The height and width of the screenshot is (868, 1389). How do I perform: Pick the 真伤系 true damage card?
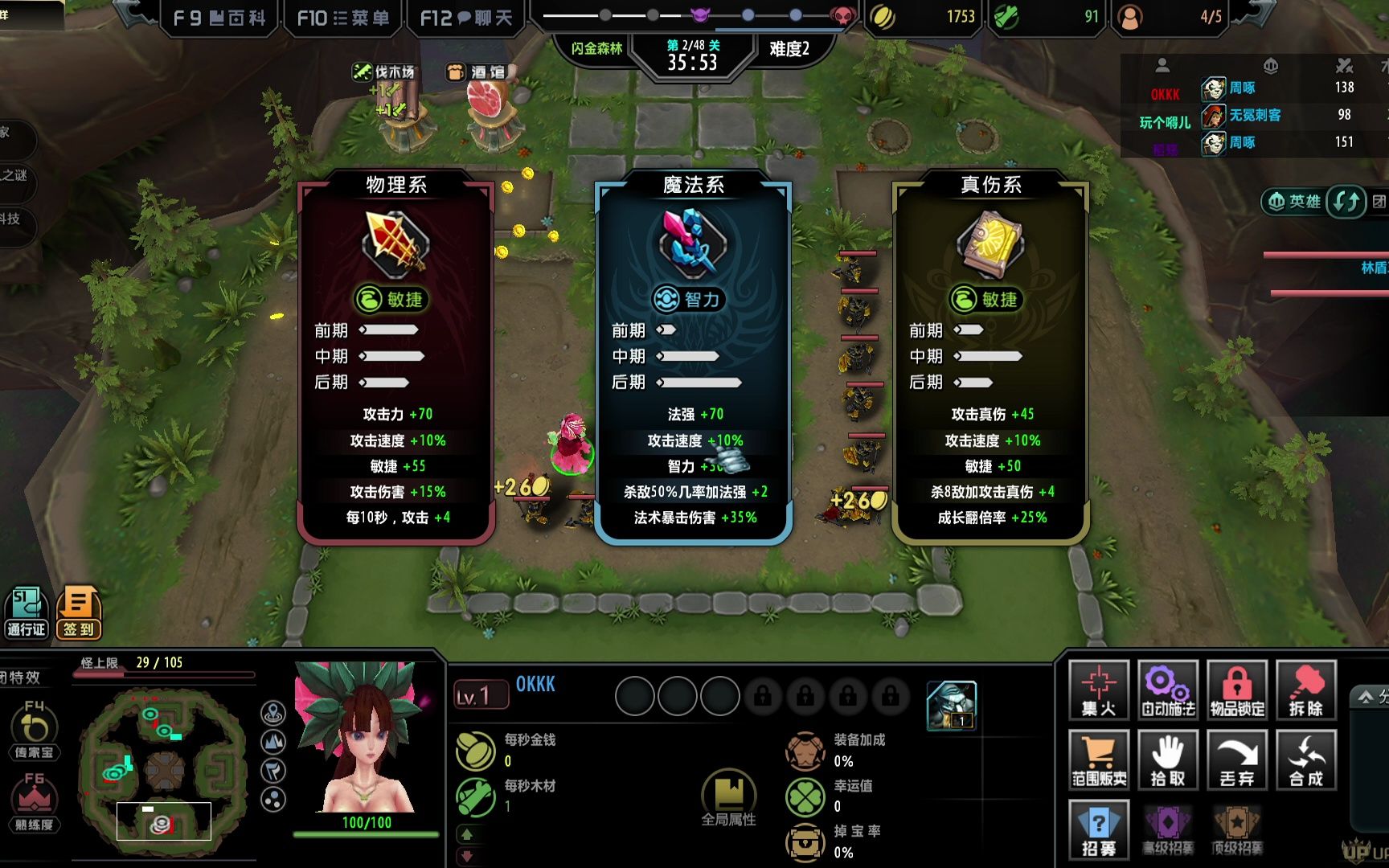point(990,358)
